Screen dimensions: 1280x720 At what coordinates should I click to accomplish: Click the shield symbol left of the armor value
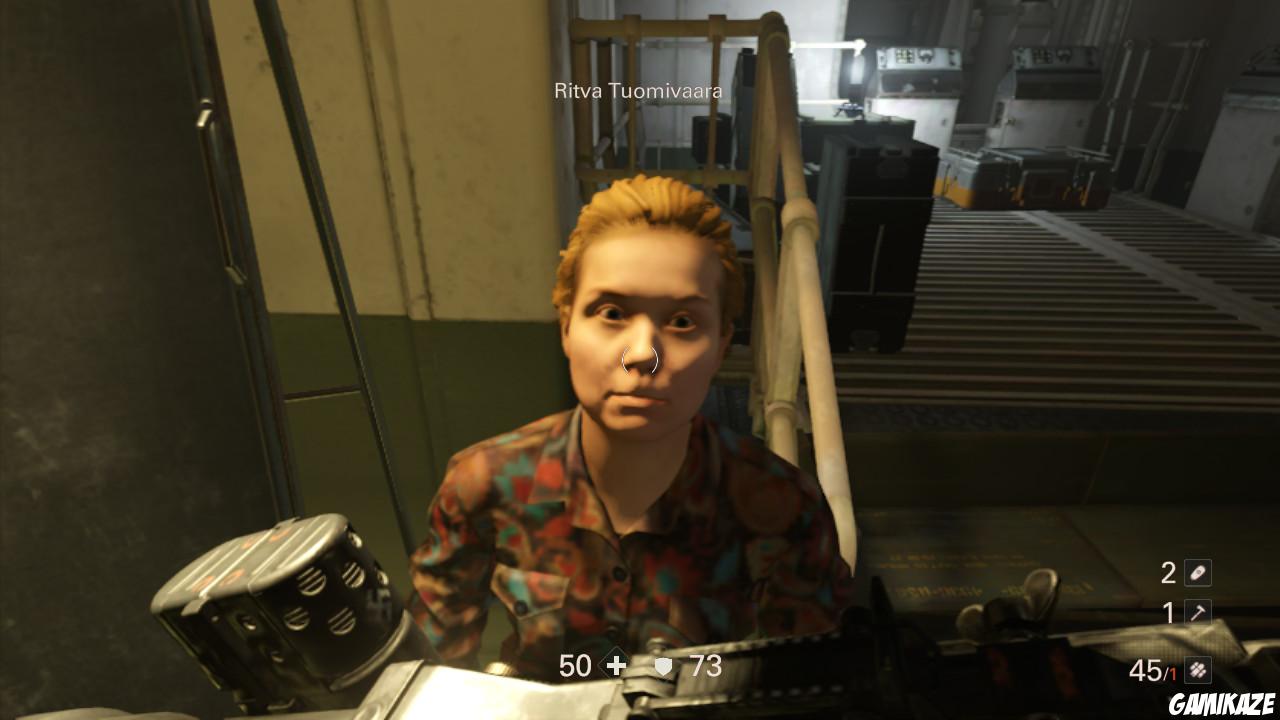click(662, 664)
